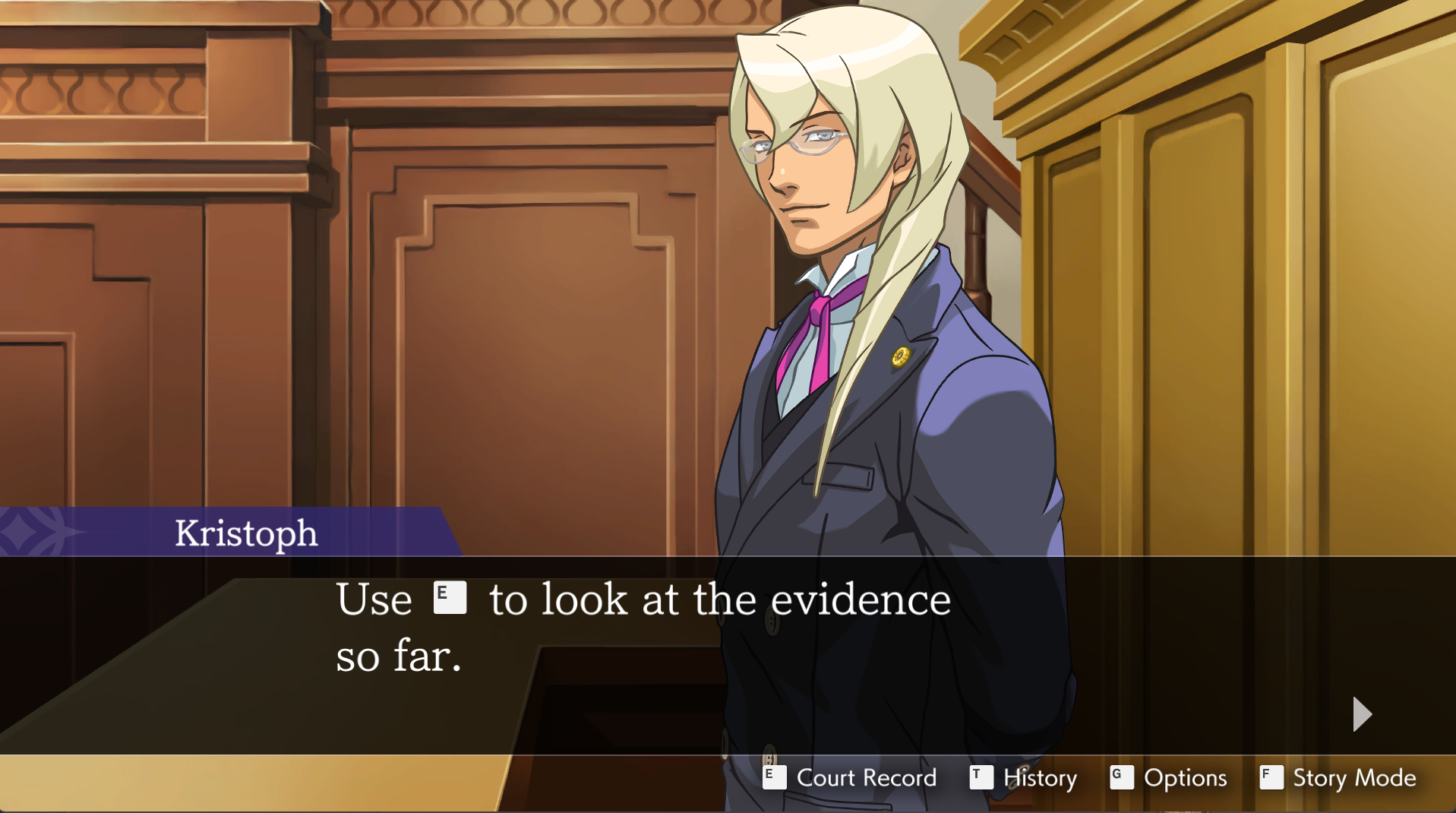
Task: Advance dialogue with the arrow indicator
Action: [x=1362, y=714]
